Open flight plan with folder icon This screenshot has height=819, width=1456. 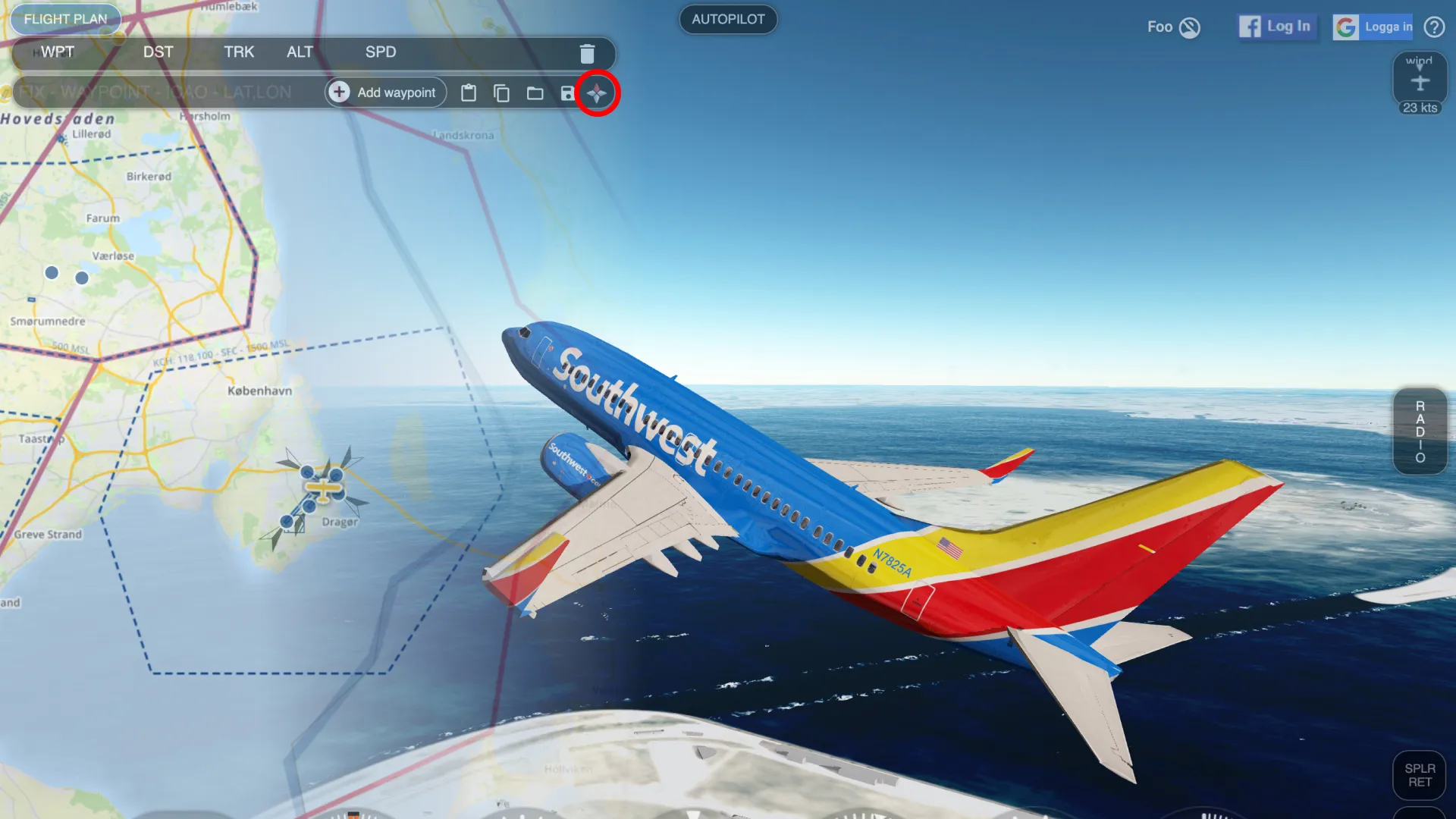click(535, 93)
